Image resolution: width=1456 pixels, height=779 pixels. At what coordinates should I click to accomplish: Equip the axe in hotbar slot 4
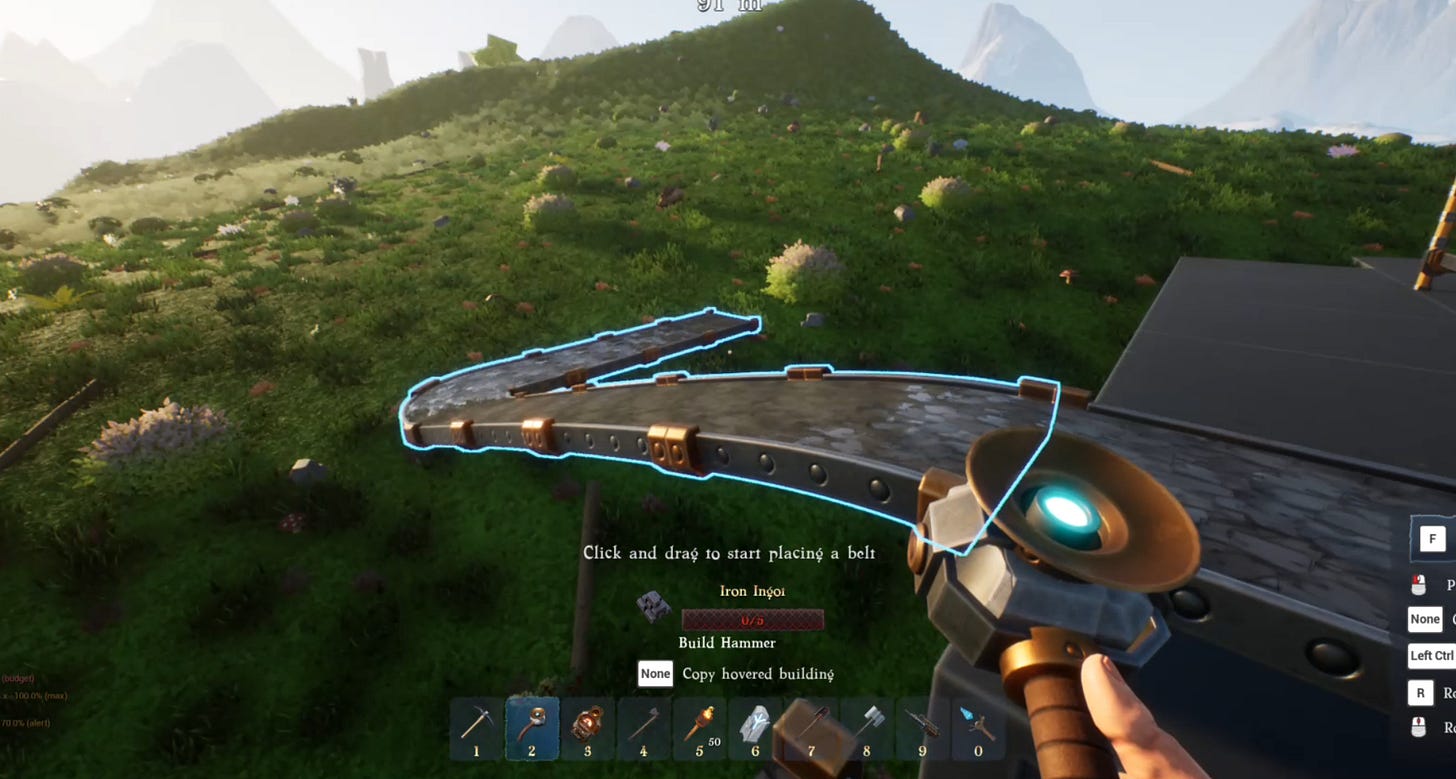tap(643, 728)
